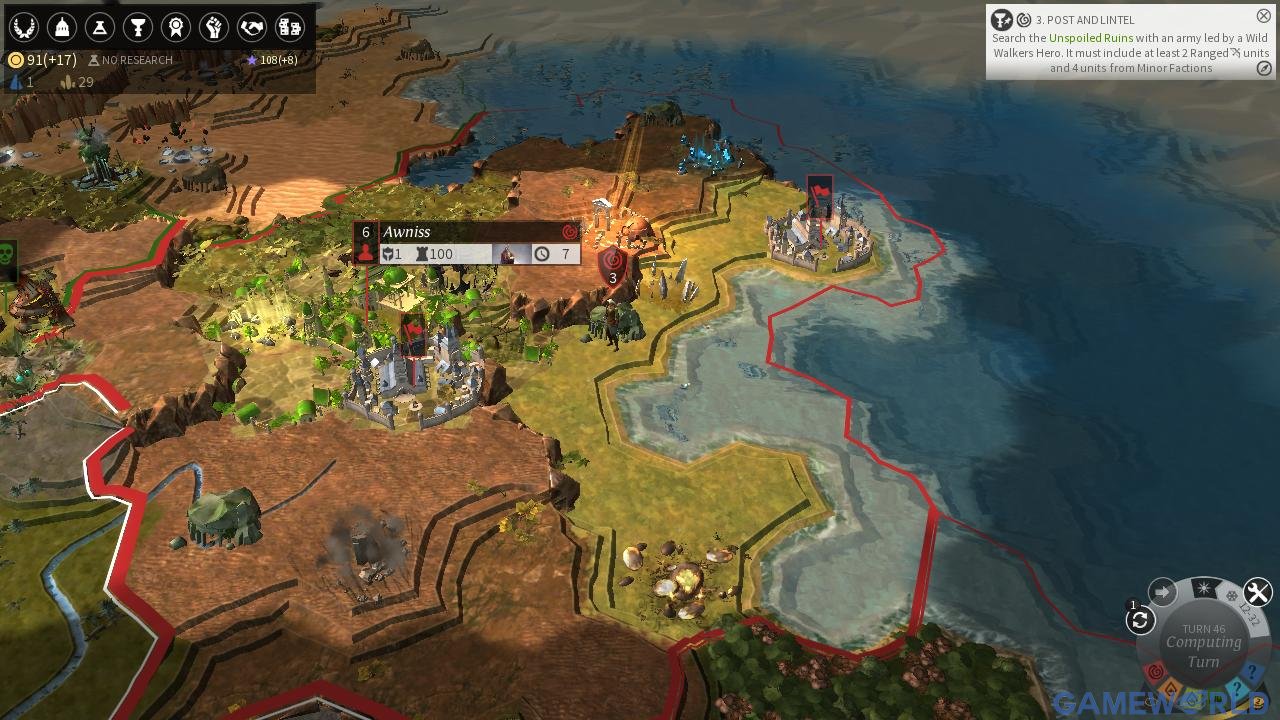Screen dimensions: 1280x720
Task: Click the No Research status label
Action: [x=130, y=60]
